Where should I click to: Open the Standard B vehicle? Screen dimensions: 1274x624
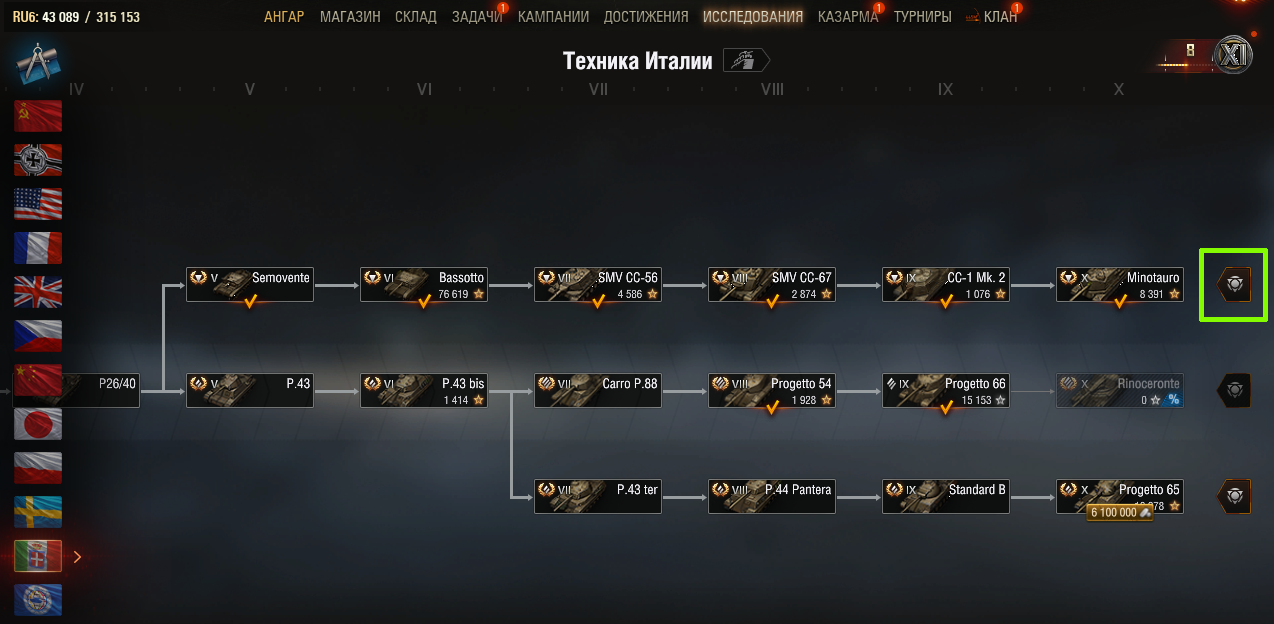click(946, 496)
